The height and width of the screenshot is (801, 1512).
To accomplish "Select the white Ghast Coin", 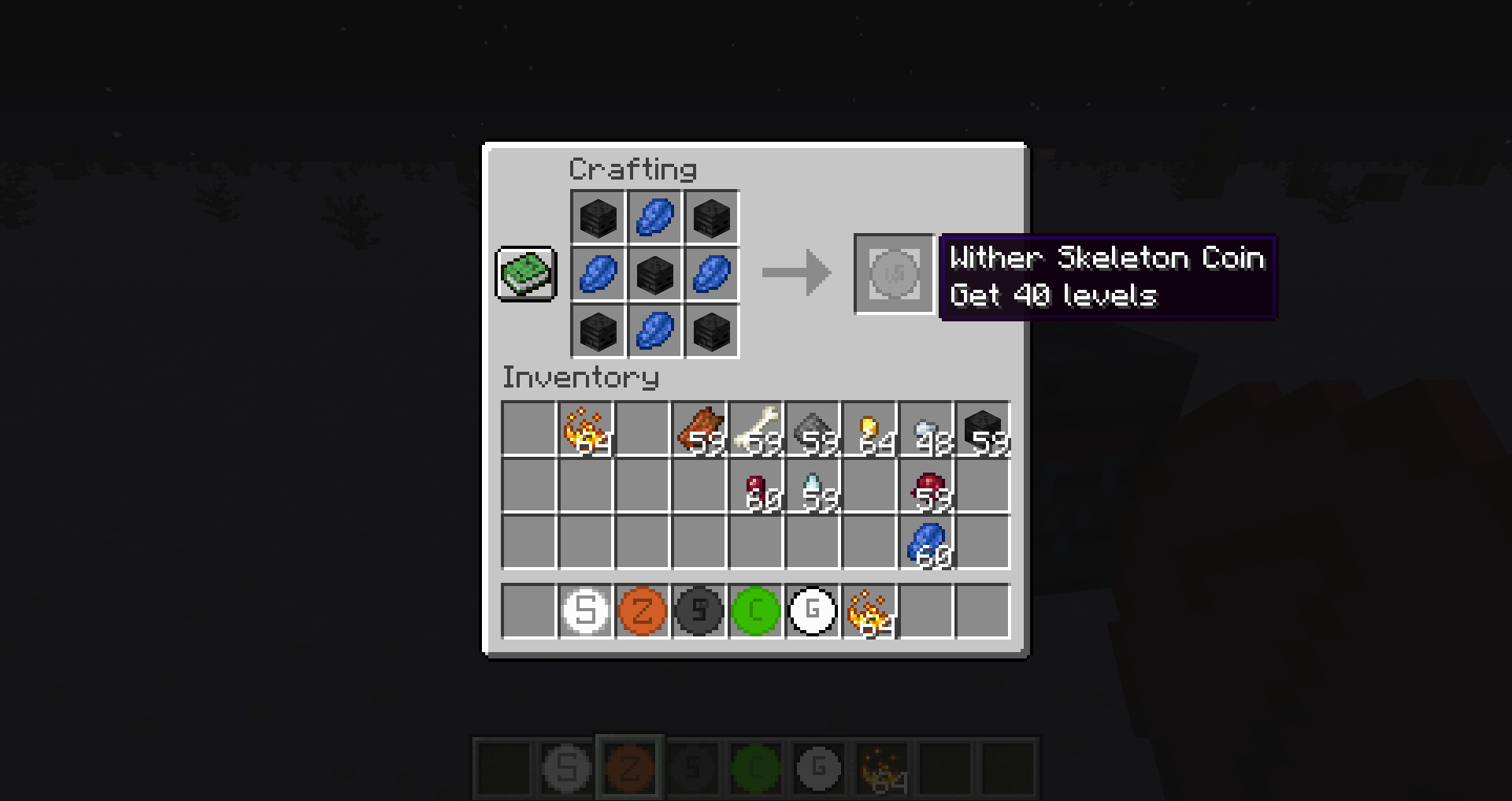I will coord(812,610).
